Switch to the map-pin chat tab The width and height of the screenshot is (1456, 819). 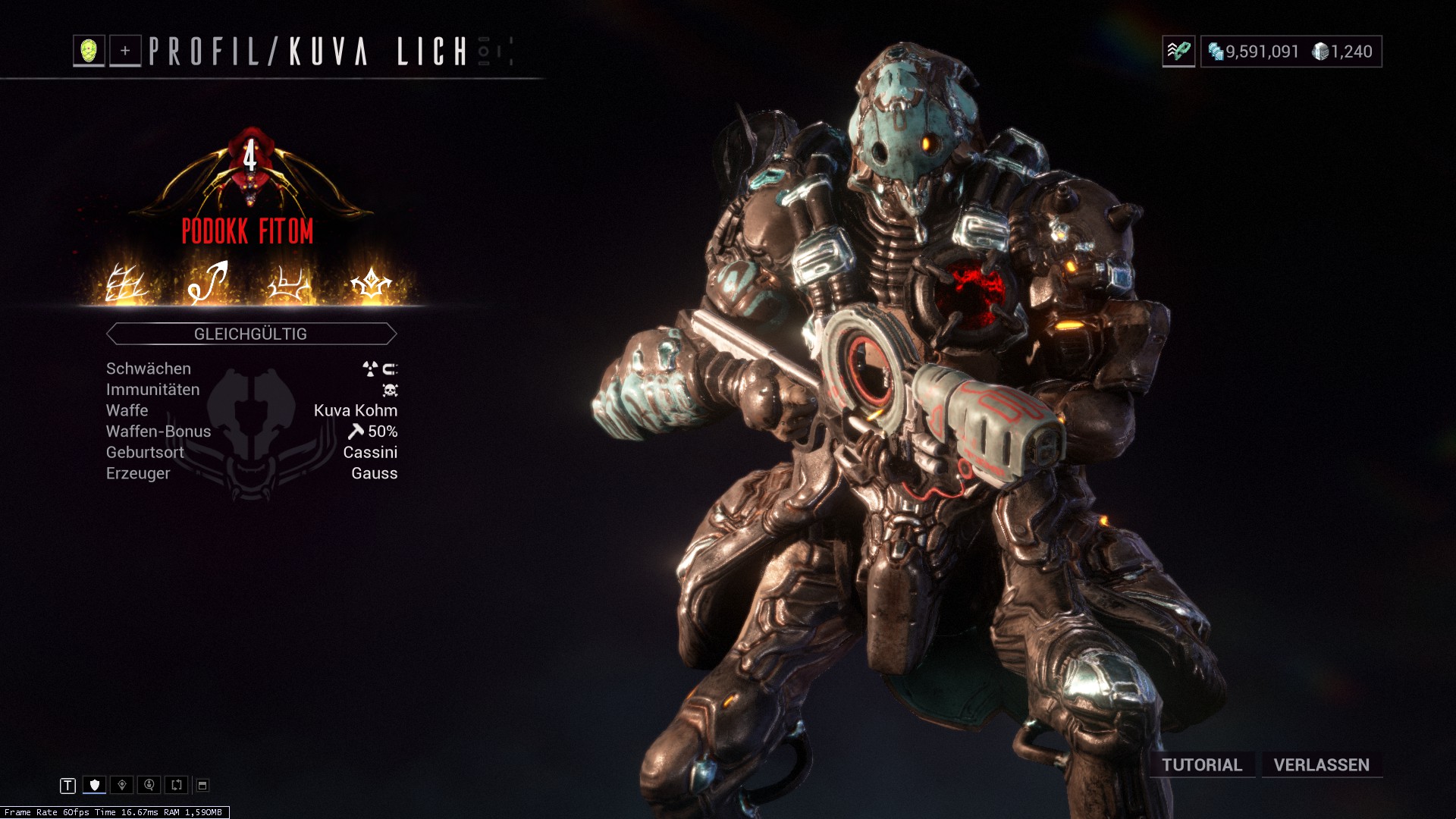point(122,785)
